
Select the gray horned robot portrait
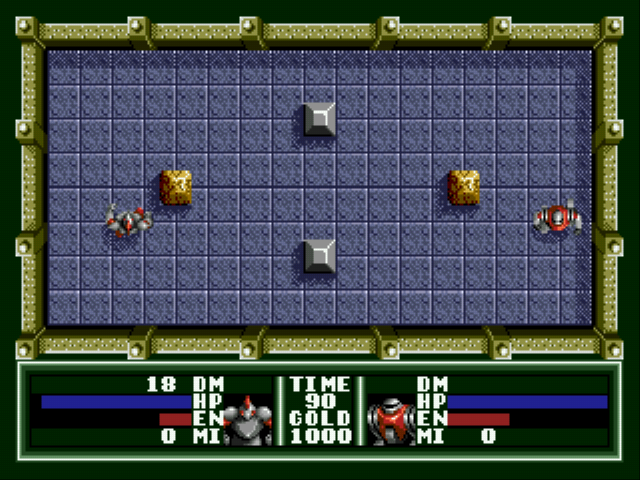(x=247, y=420)
